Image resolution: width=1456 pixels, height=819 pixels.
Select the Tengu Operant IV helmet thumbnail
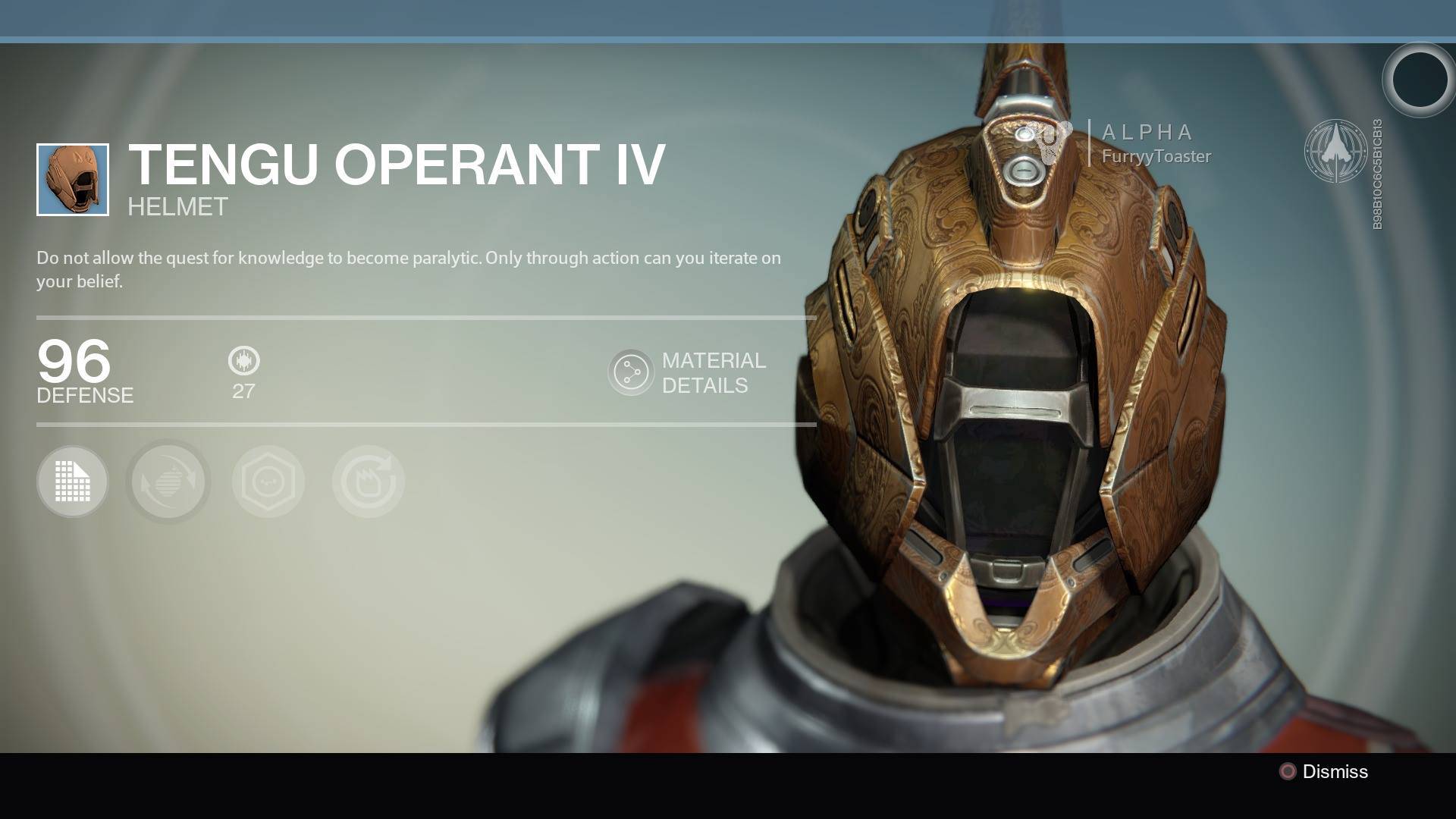73,180
